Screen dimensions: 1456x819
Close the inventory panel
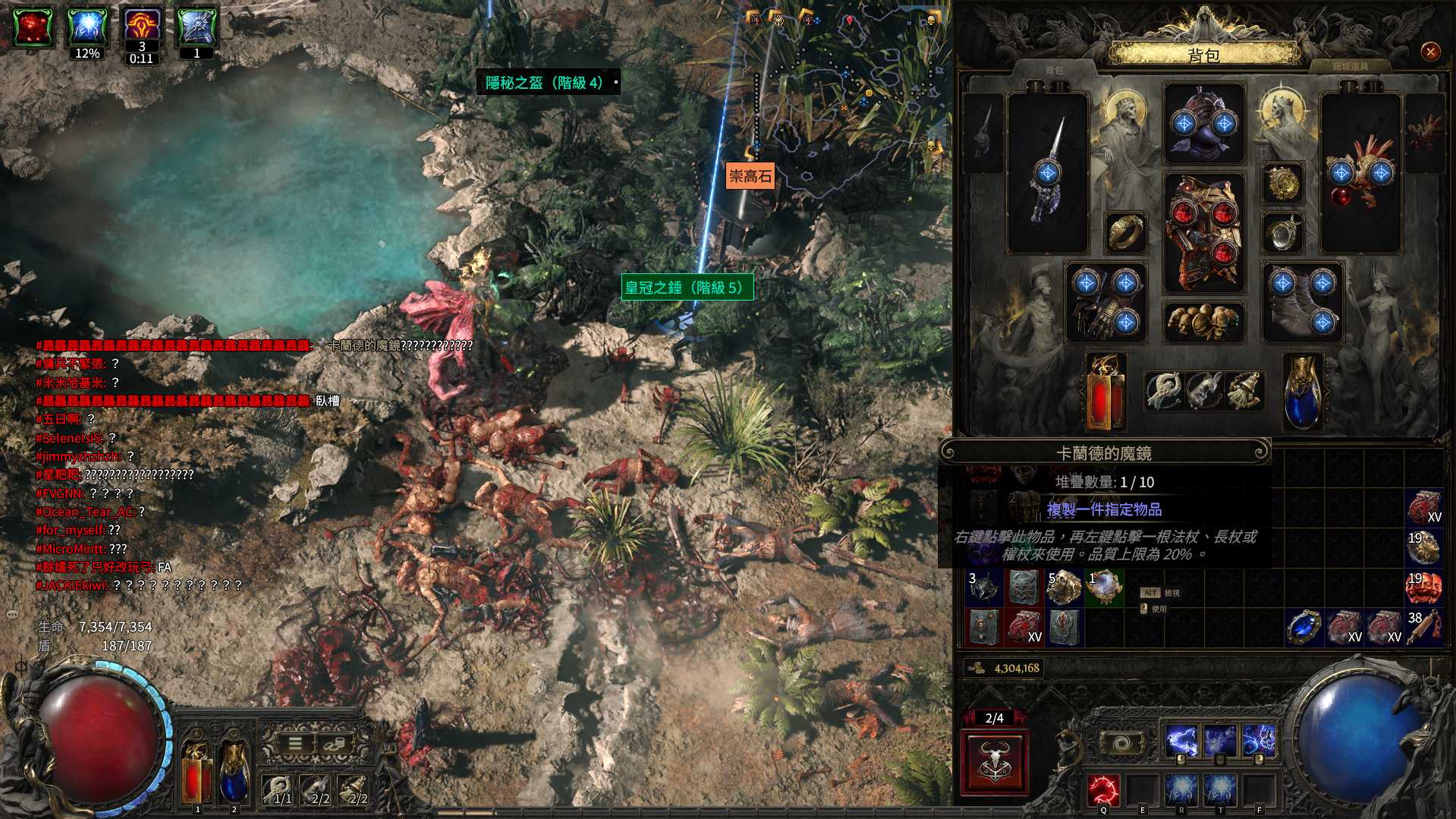click(x=1430, y=52)
